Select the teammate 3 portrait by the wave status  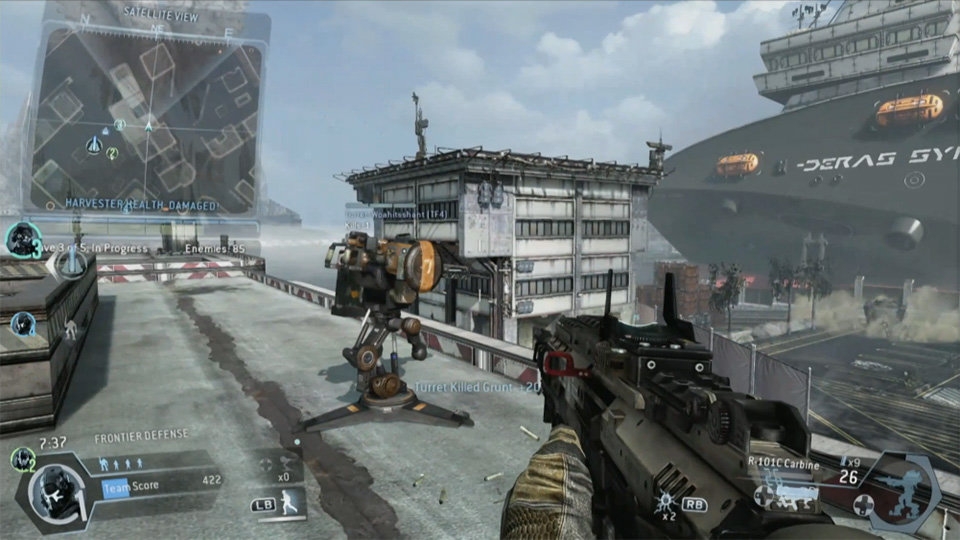pos(22,240)
